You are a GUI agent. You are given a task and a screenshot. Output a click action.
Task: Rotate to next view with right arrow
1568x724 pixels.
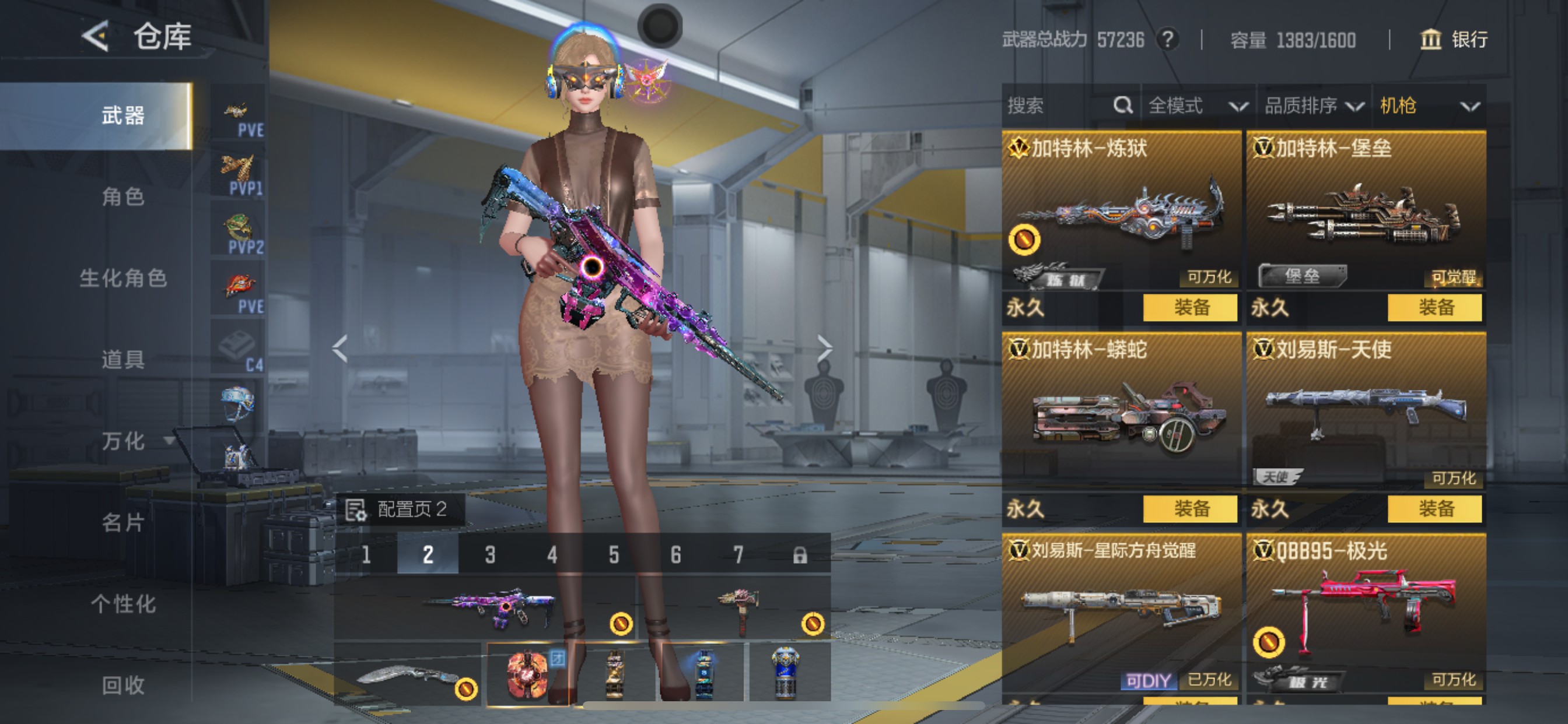pyautogui.click(x=824, y=348)
